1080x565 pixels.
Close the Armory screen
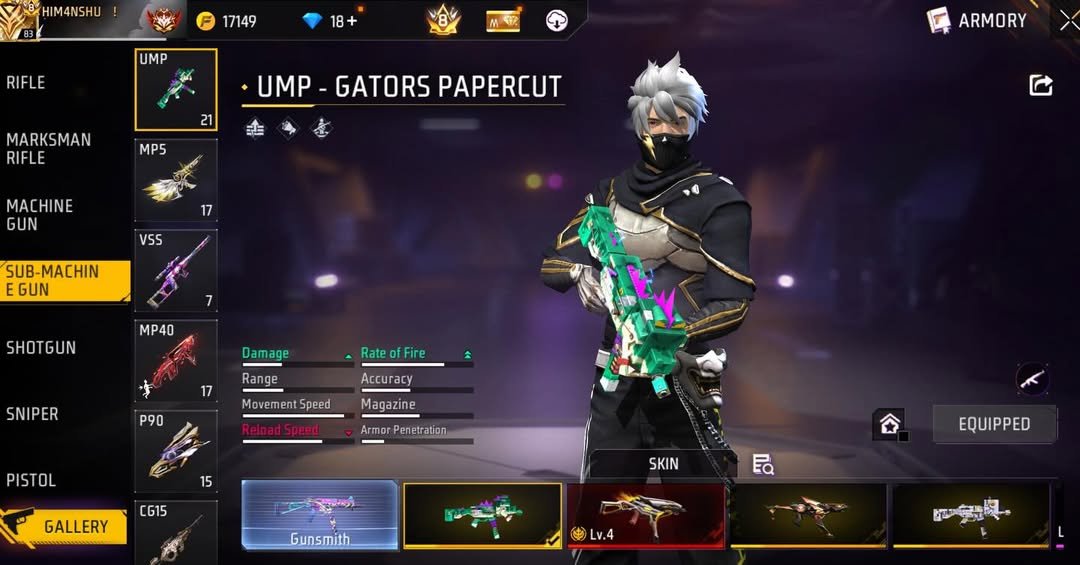[1068, 21]
